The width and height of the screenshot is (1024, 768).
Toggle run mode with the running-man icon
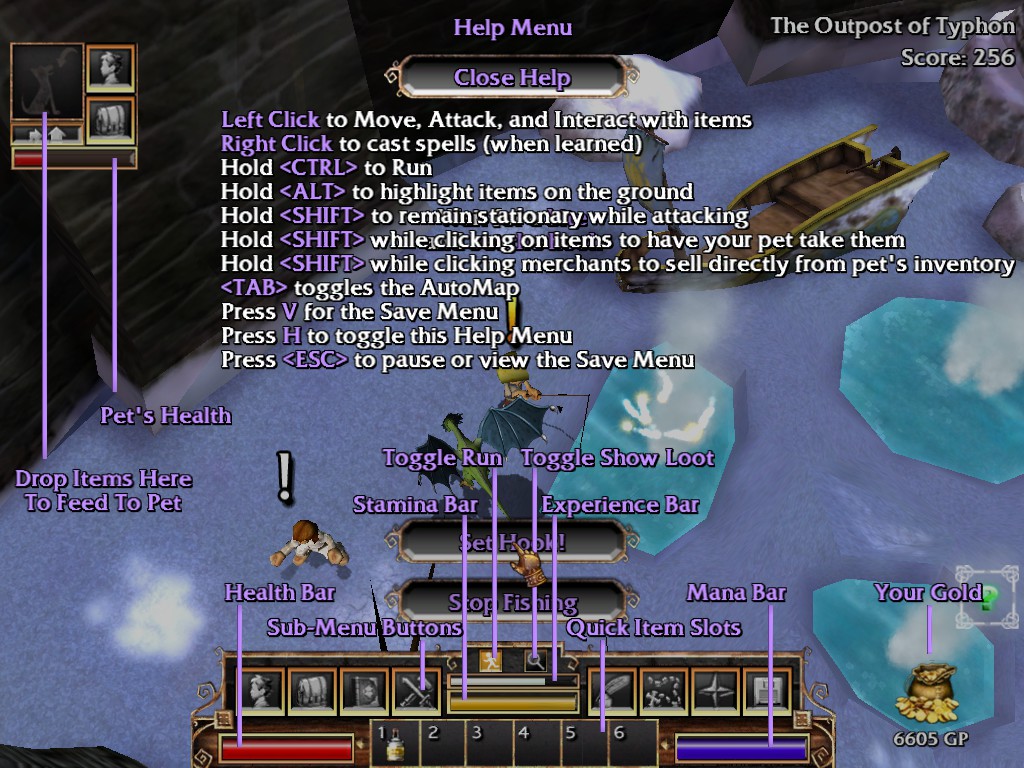[490, 660]
